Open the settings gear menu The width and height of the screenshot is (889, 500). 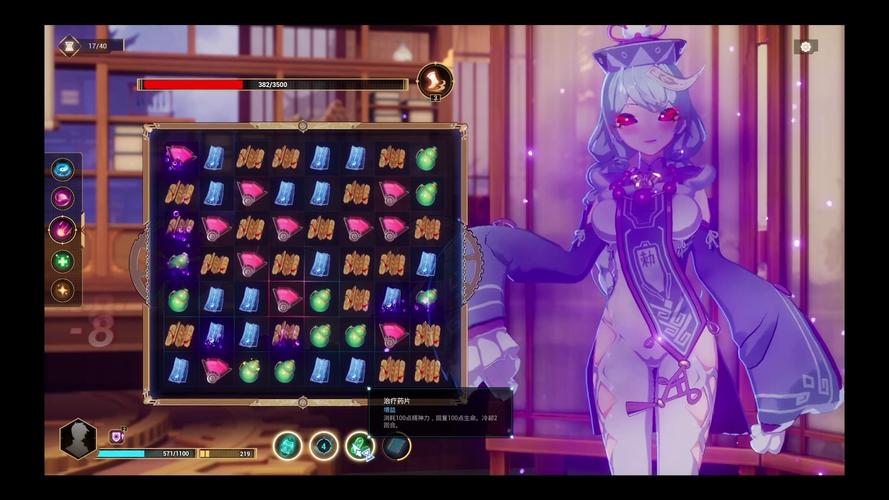pos(805,47)
